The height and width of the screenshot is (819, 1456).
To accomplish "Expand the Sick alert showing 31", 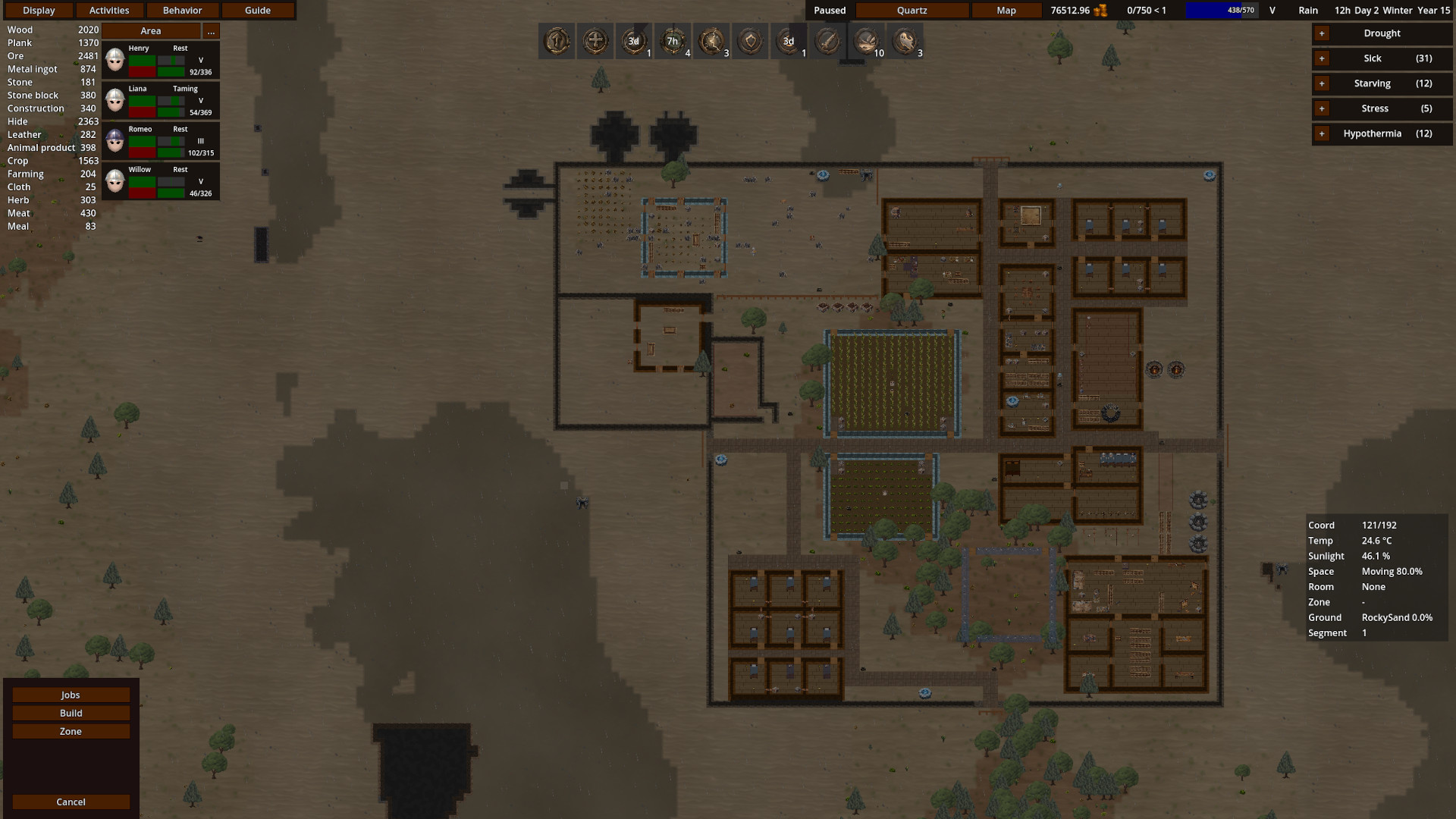I will [1320, 58].
